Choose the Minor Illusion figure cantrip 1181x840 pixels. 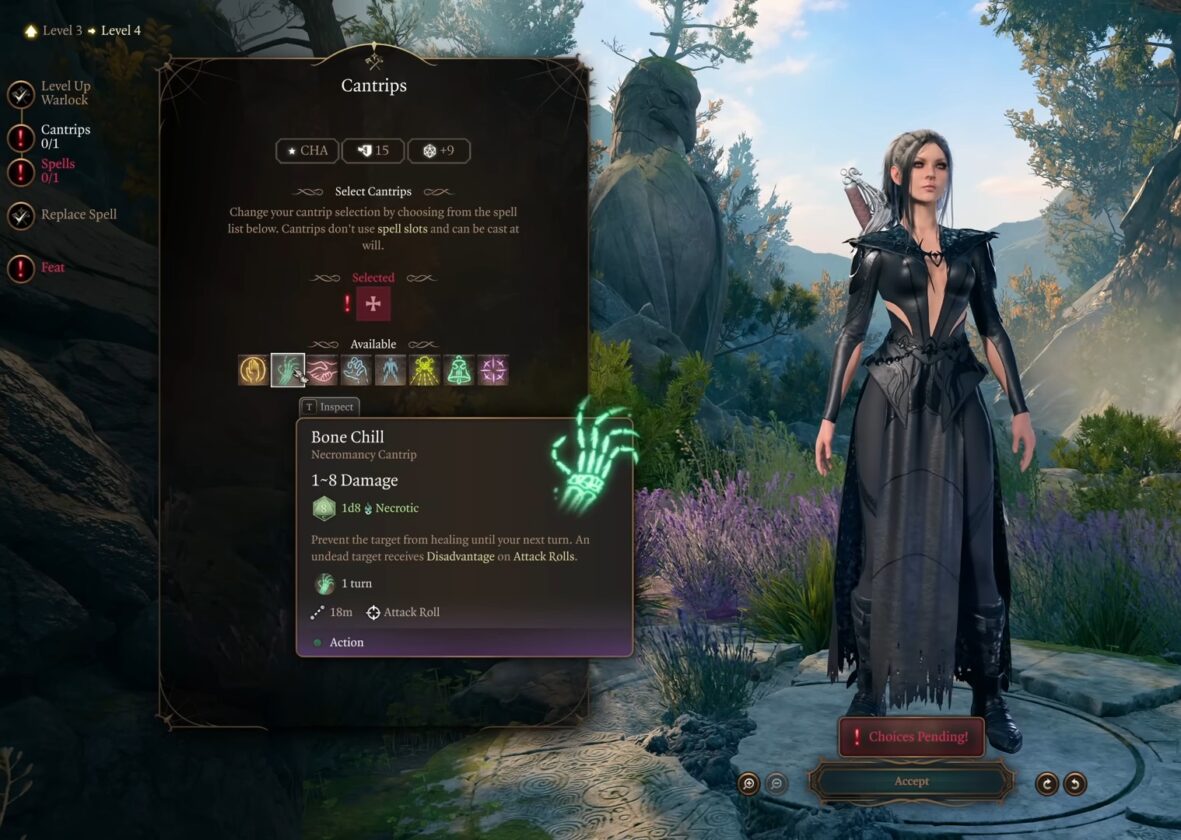(390, 370)
